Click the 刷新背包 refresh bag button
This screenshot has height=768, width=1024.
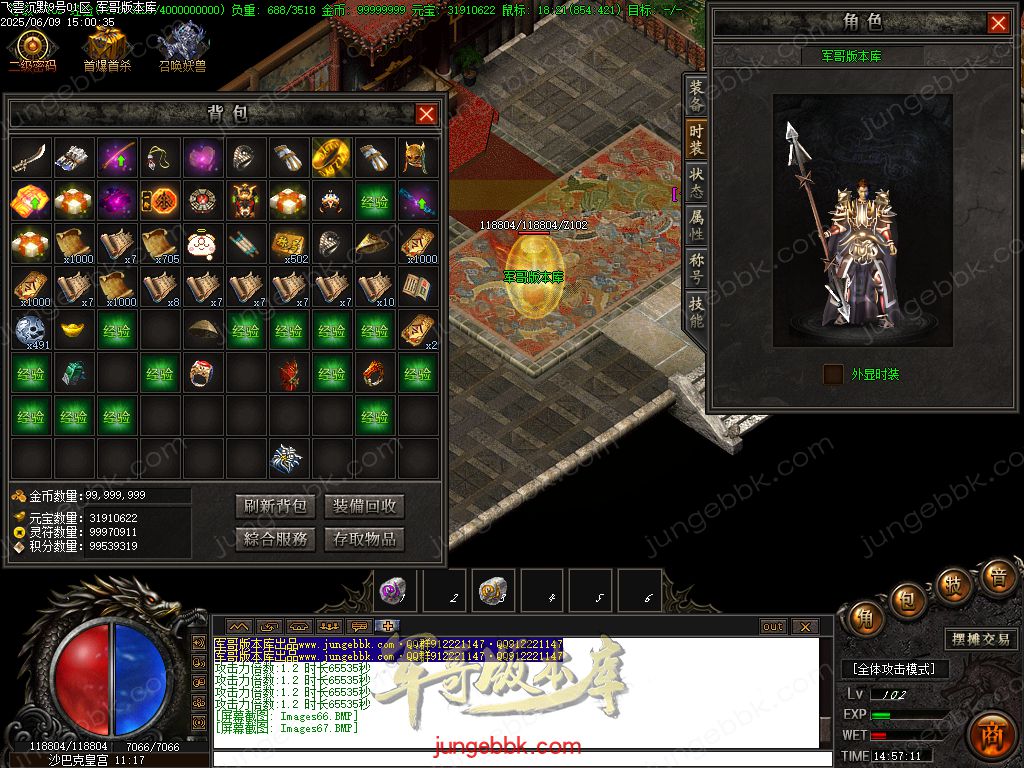pyautogui.click(x=276, y=506)
